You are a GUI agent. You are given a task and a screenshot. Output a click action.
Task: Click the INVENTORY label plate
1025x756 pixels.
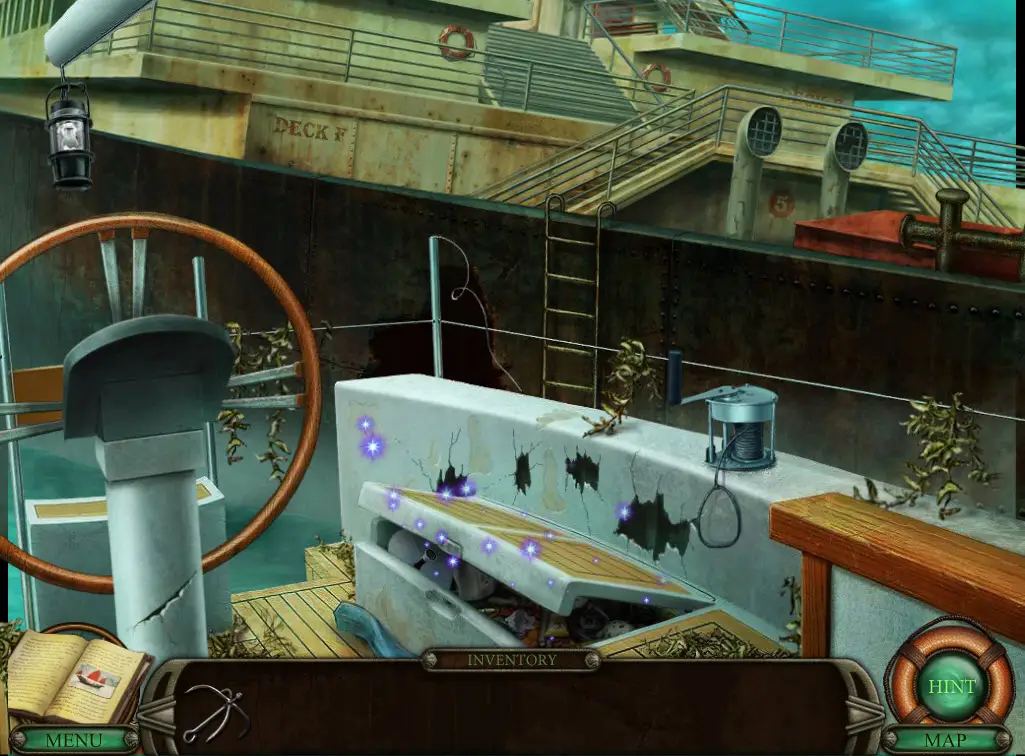[511, 660]
